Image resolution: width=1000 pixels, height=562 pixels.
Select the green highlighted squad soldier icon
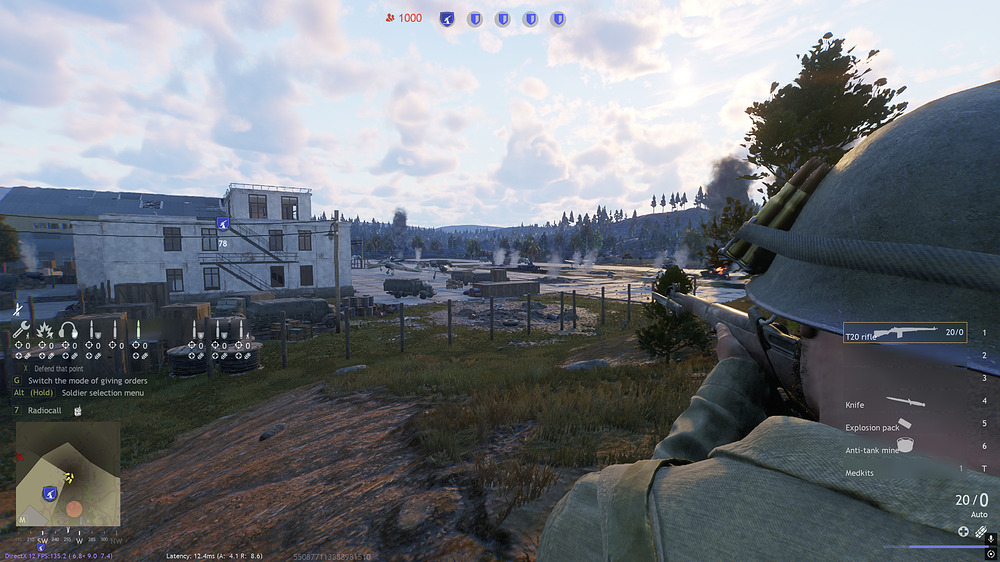tap(138, 329)
